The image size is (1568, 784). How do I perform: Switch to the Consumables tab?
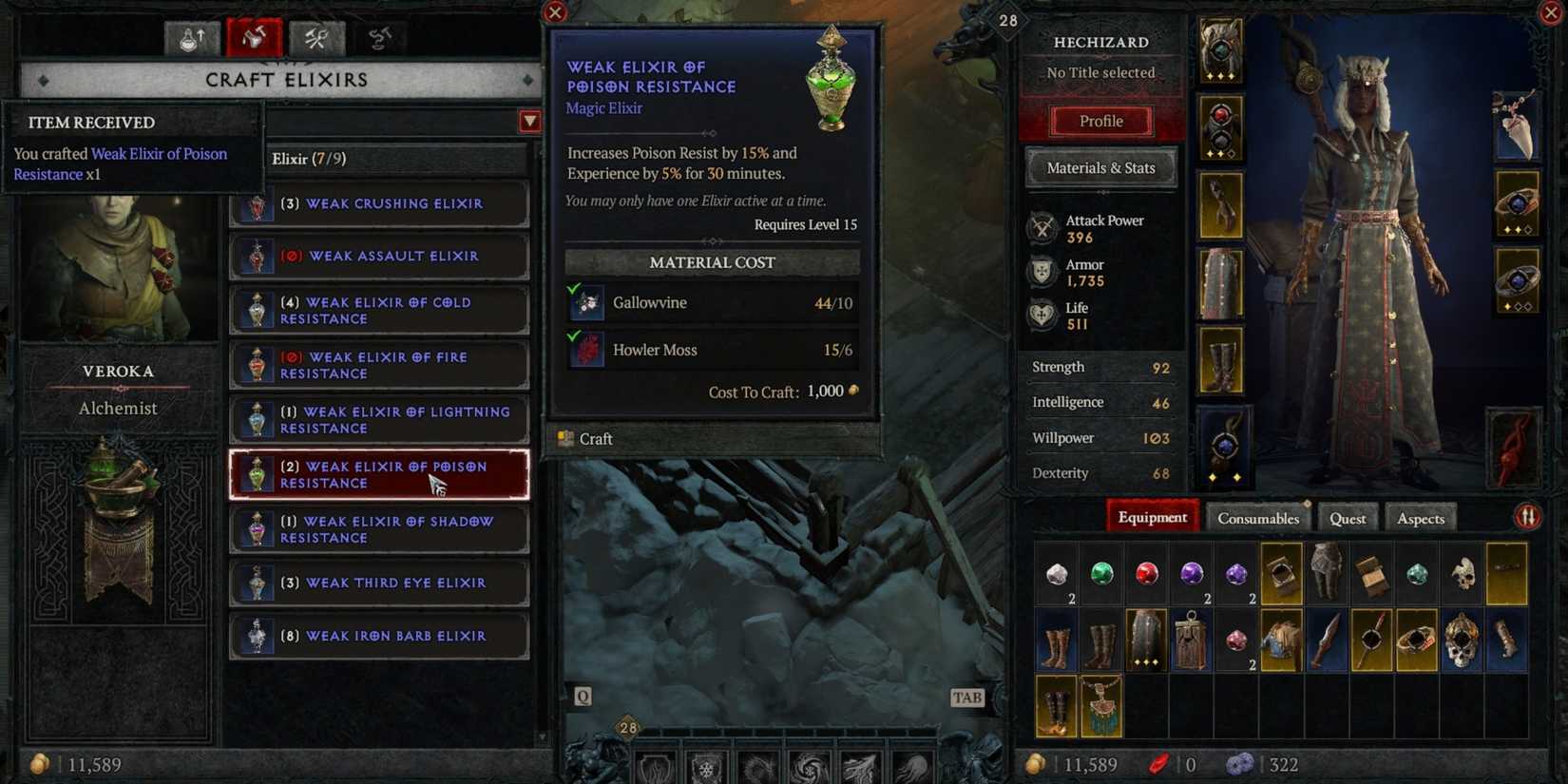1257,518
